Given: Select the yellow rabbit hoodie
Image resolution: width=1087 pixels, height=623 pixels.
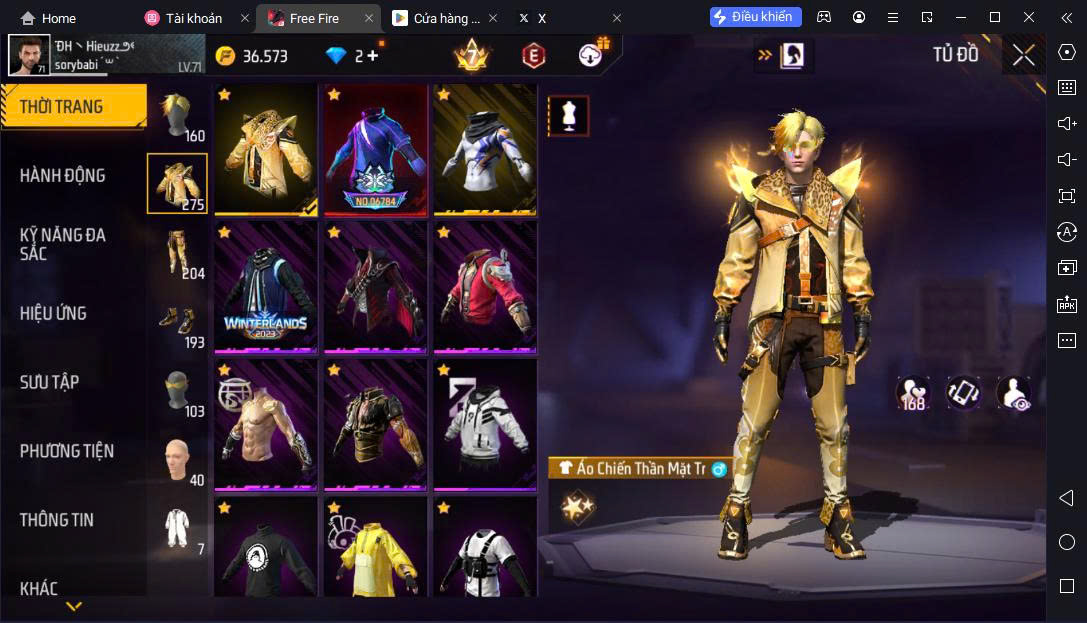Looking at the screenshot, I should (375, 550).
